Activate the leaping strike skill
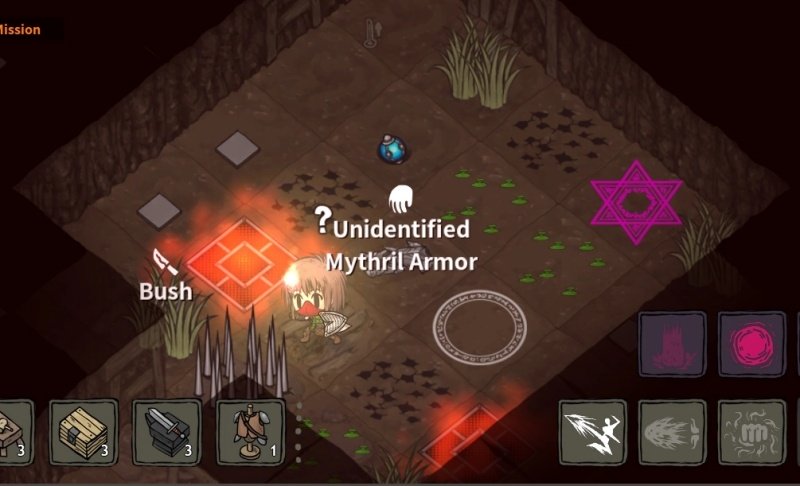The image size is (800, 486). [x=593, y=432]
